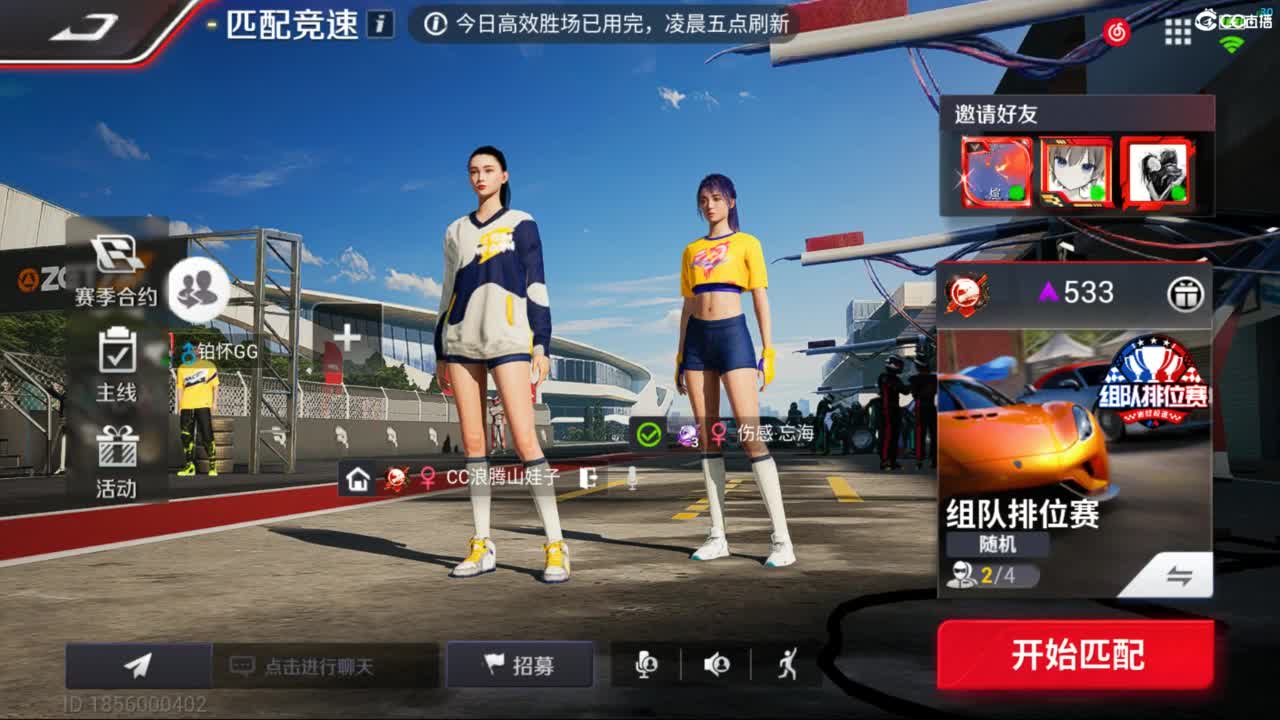Mute the microphone in the bottom bar
Viewport: 1280px width, 720px height.
point(645,665)
